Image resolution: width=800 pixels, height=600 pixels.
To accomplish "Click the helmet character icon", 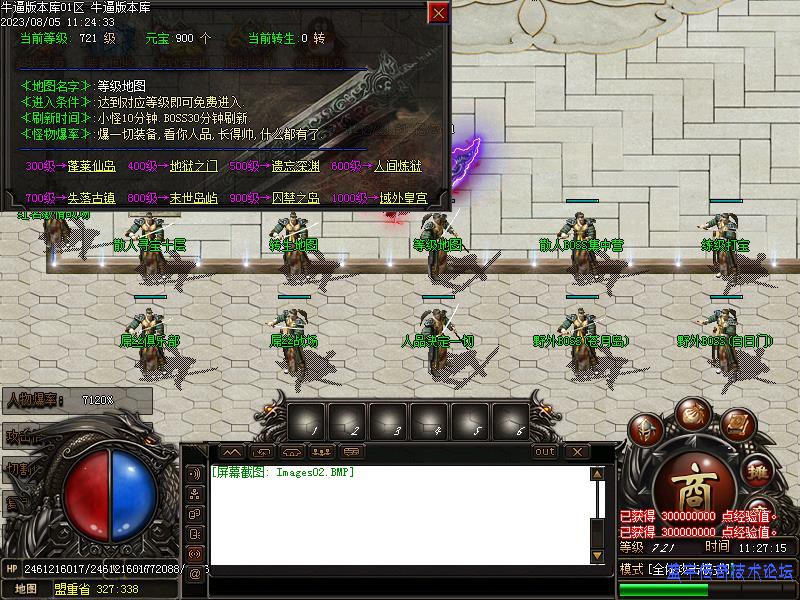I will [x=646, y=432].
